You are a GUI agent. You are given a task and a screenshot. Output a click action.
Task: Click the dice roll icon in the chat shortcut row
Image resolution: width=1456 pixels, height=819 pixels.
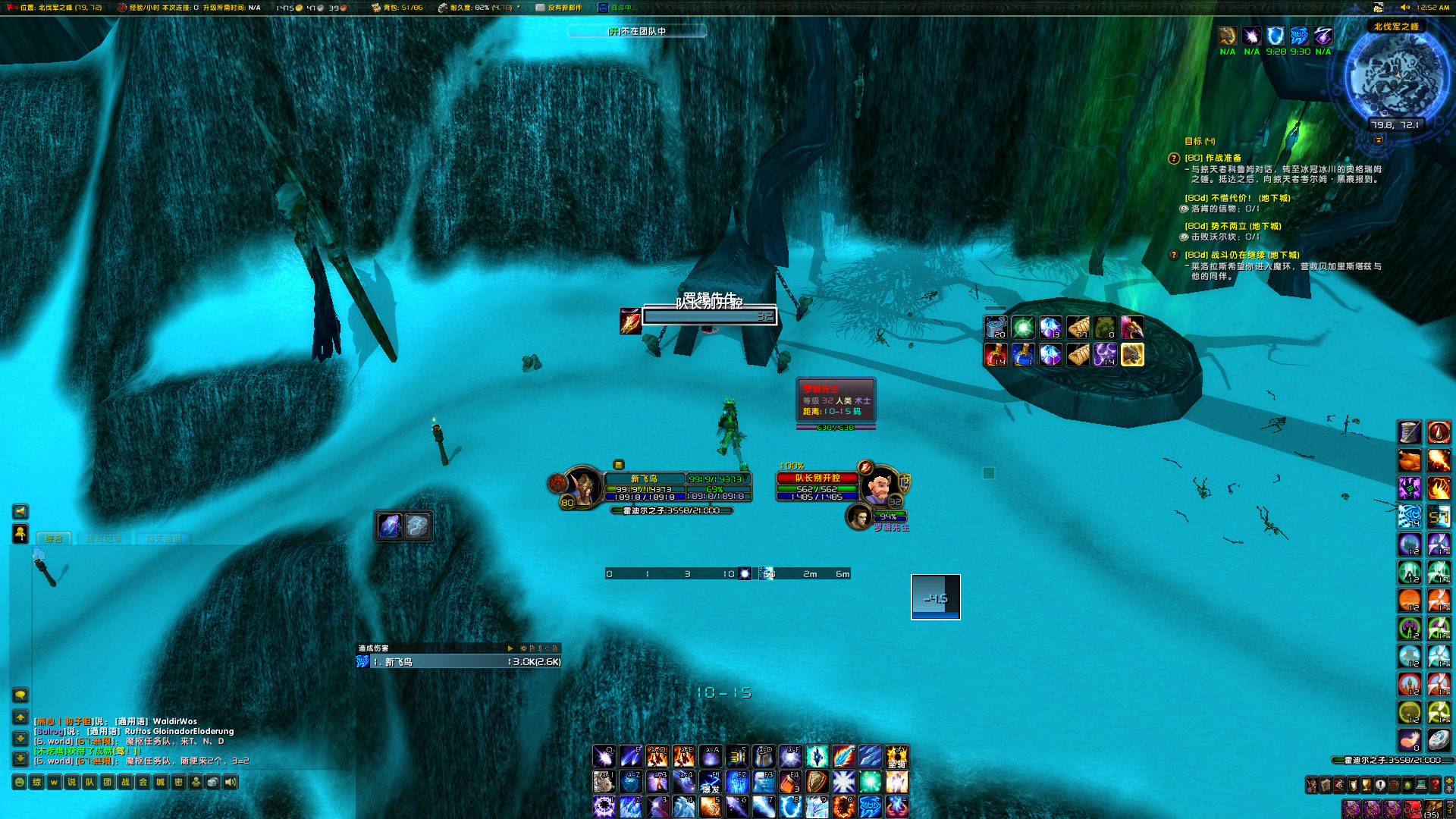[x=212, y=782]
